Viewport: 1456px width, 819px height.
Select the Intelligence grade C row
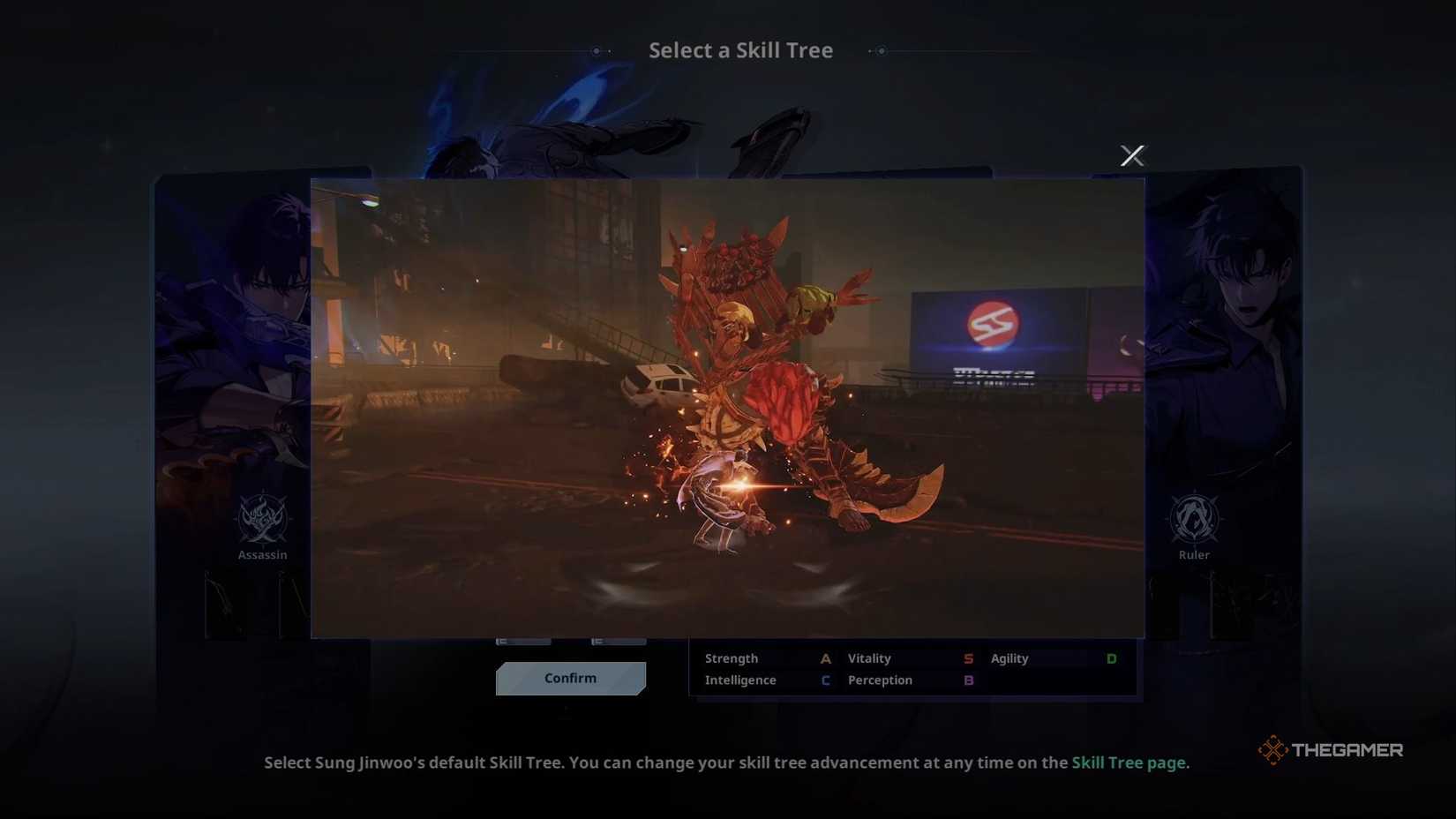[763, 680]
